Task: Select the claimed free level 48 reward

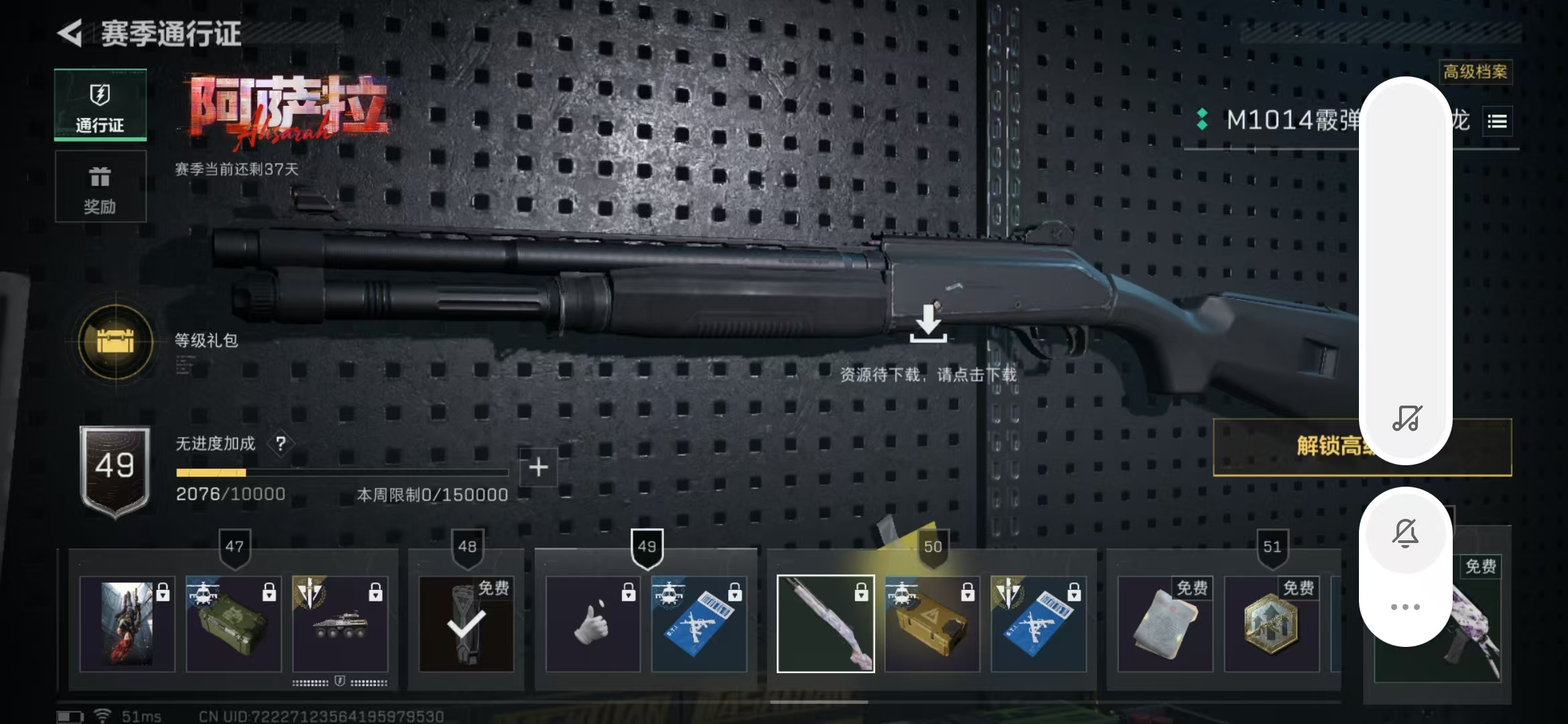Action: pyautogui.click(x=466, y=624)
